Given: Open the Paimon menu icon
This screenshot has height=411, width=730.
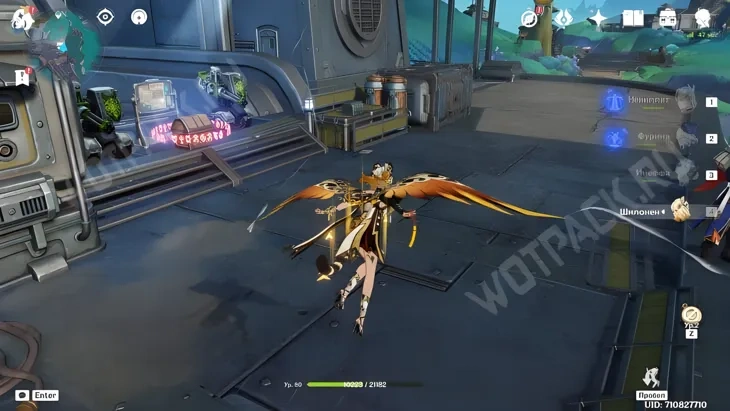Looking at the screenshot, I should pyautogui.click(x=22, y=18).
